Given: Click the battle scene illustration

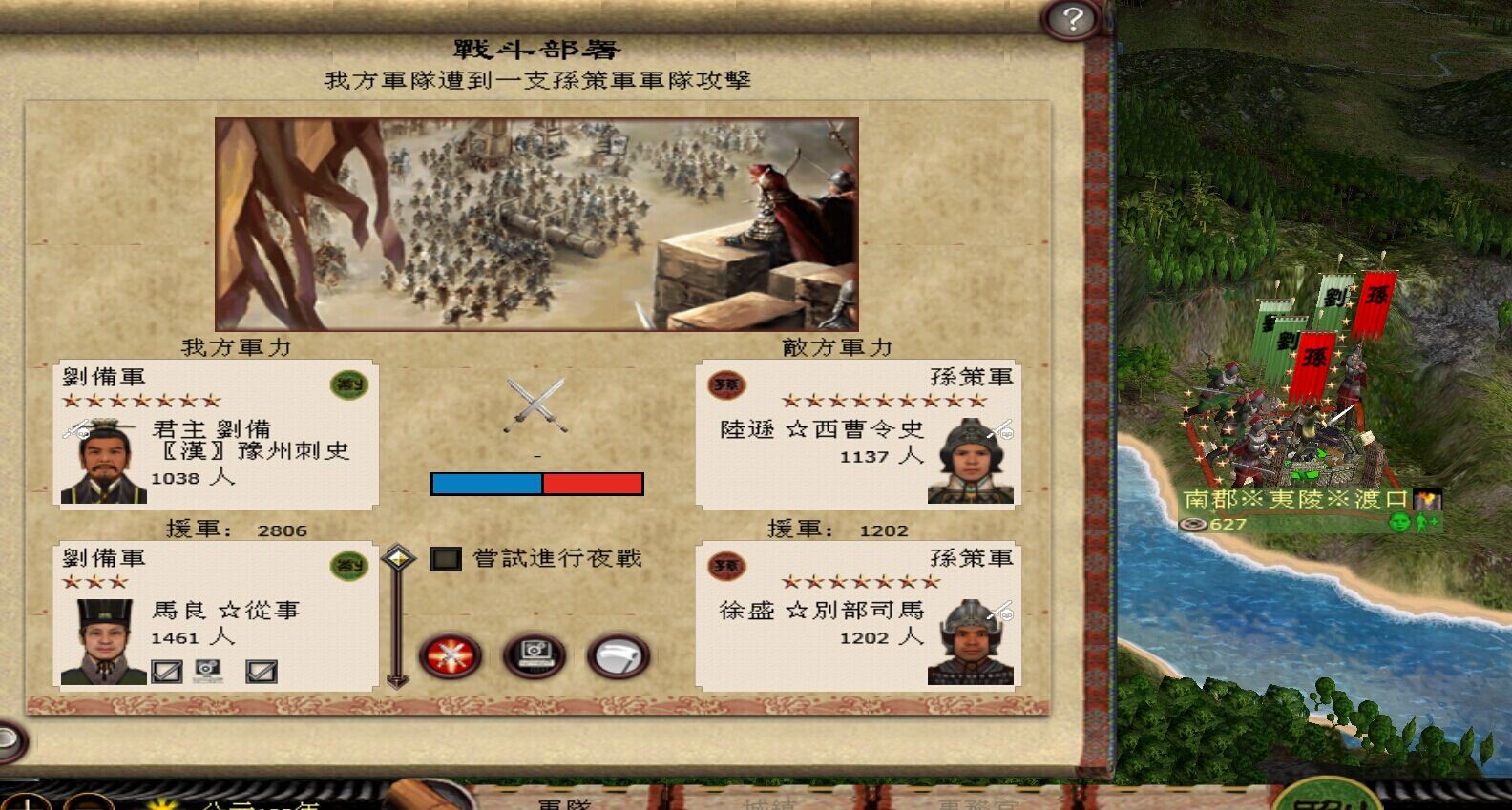Looking at the screenshot, I should coord(539,219).
